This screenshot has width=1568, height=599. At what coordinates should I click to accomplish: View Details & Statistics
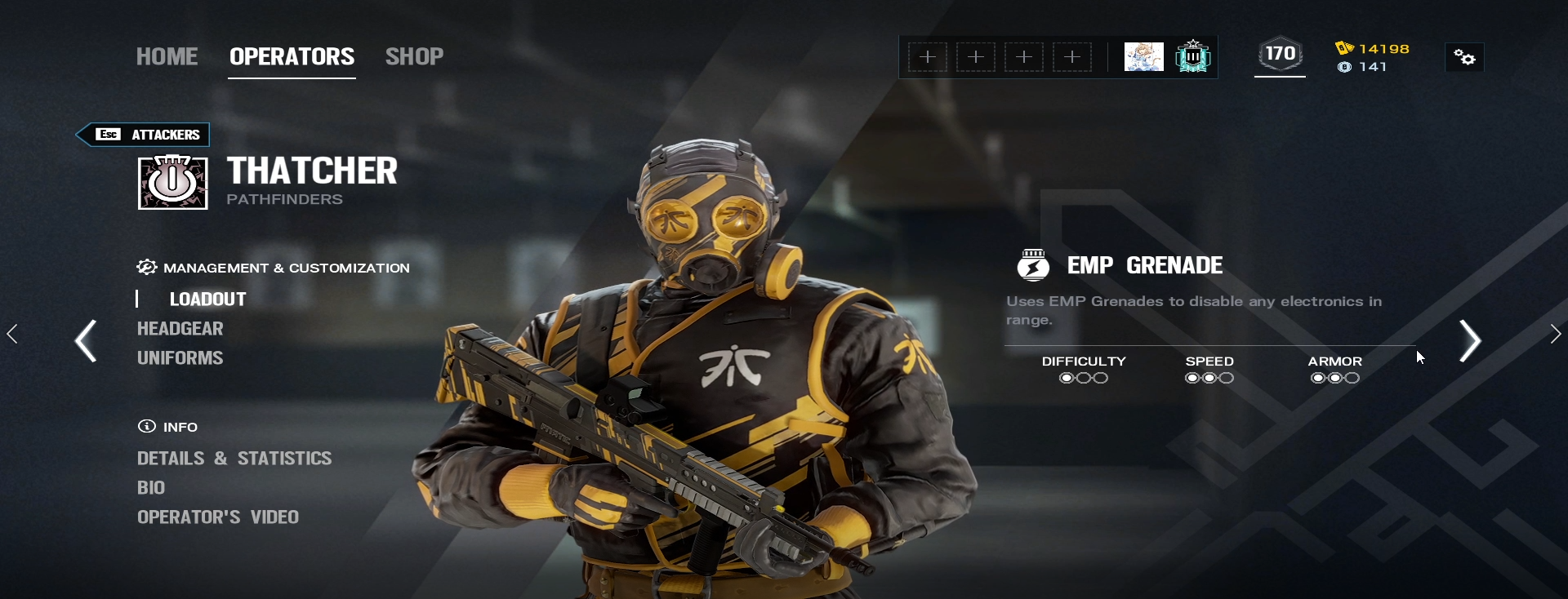(234, 459)
